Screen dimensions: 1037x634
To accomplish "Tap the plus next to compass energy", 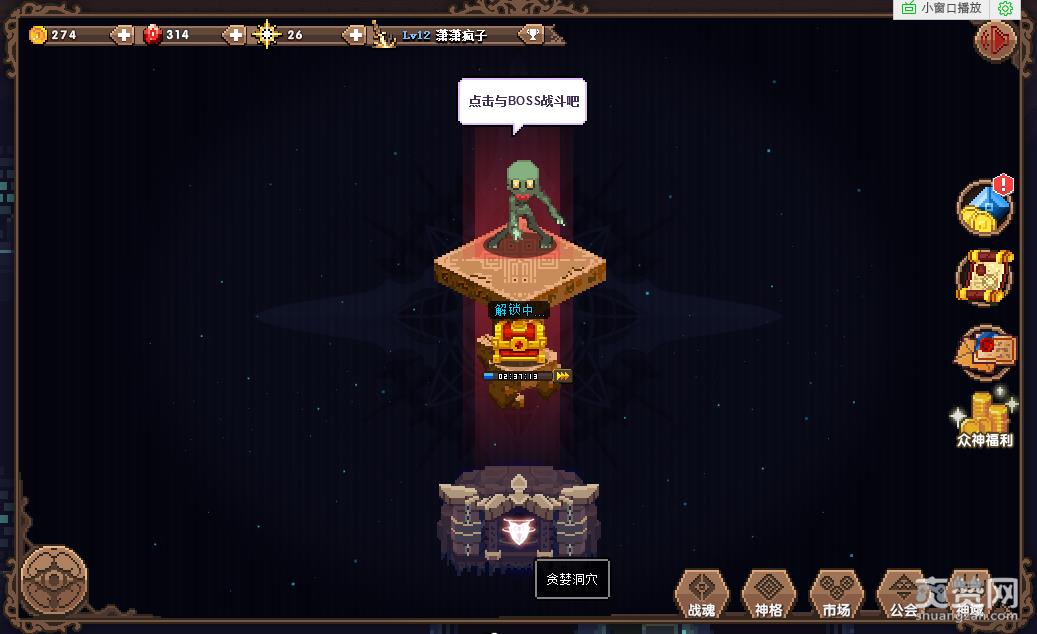I will [x=356, y=35].
